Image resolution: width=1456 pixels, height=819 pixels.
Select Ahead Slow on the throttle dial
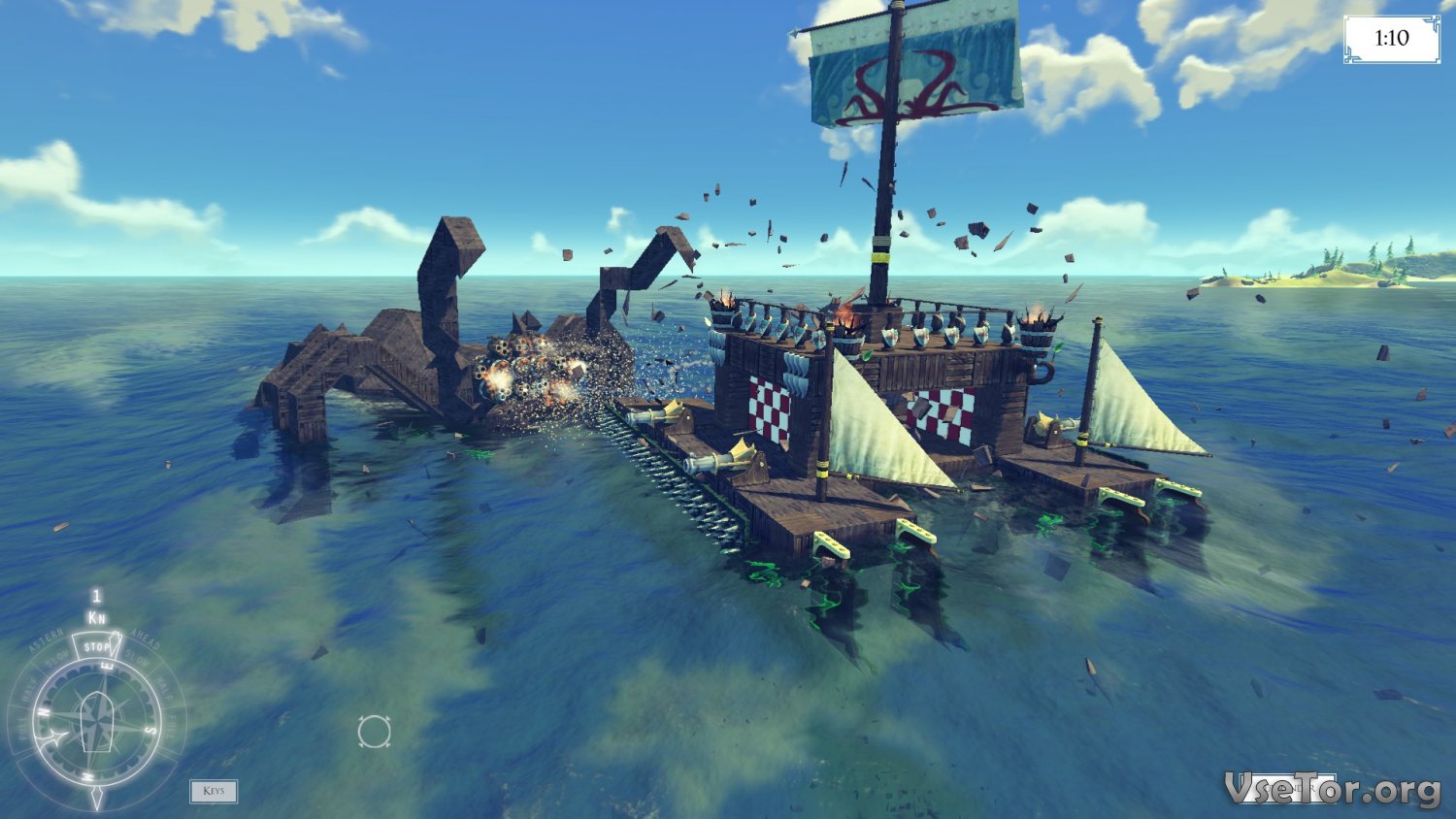tap(138, 658)
